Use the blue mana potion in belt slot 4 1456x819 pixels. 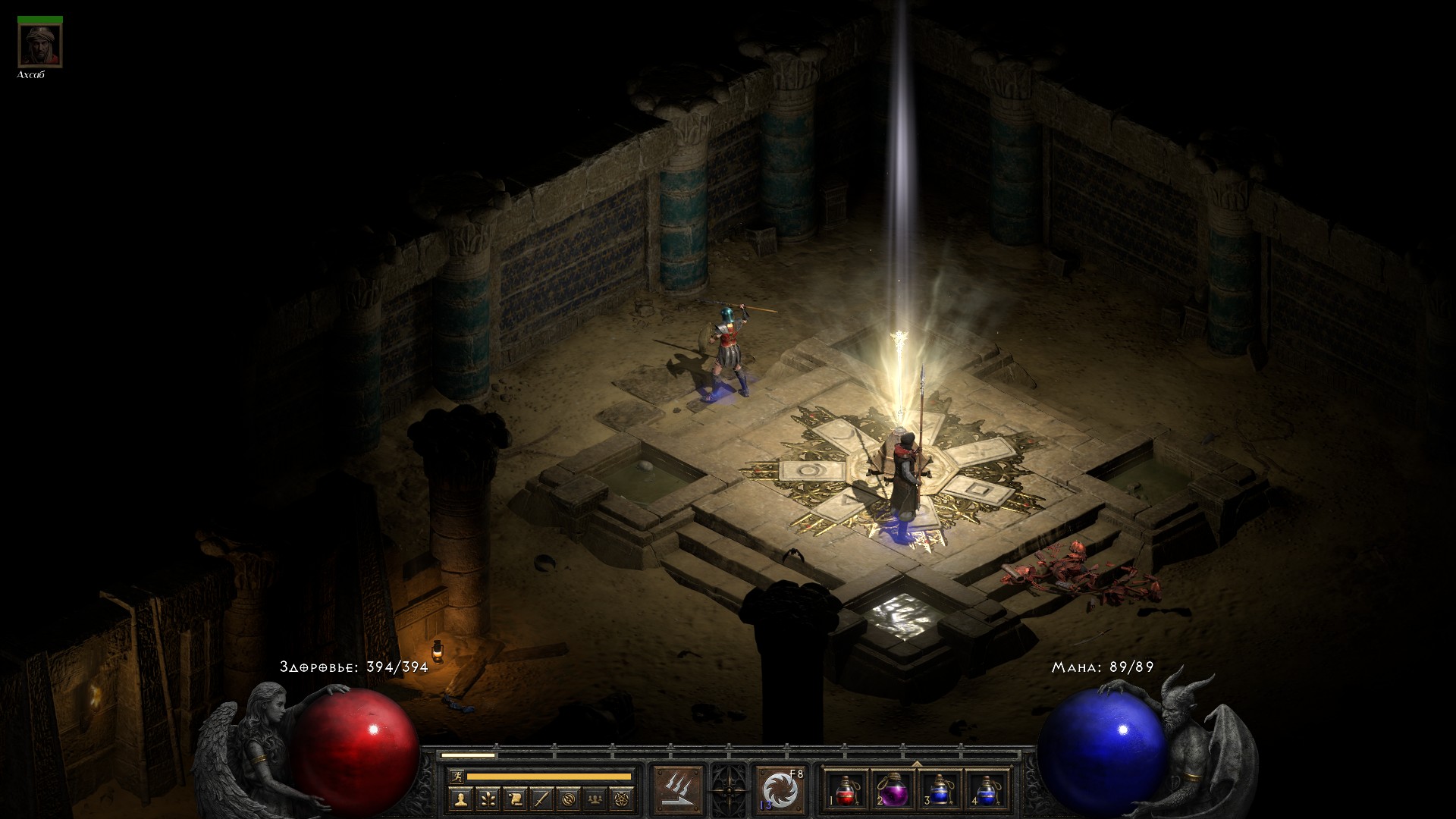pos(985,791)
